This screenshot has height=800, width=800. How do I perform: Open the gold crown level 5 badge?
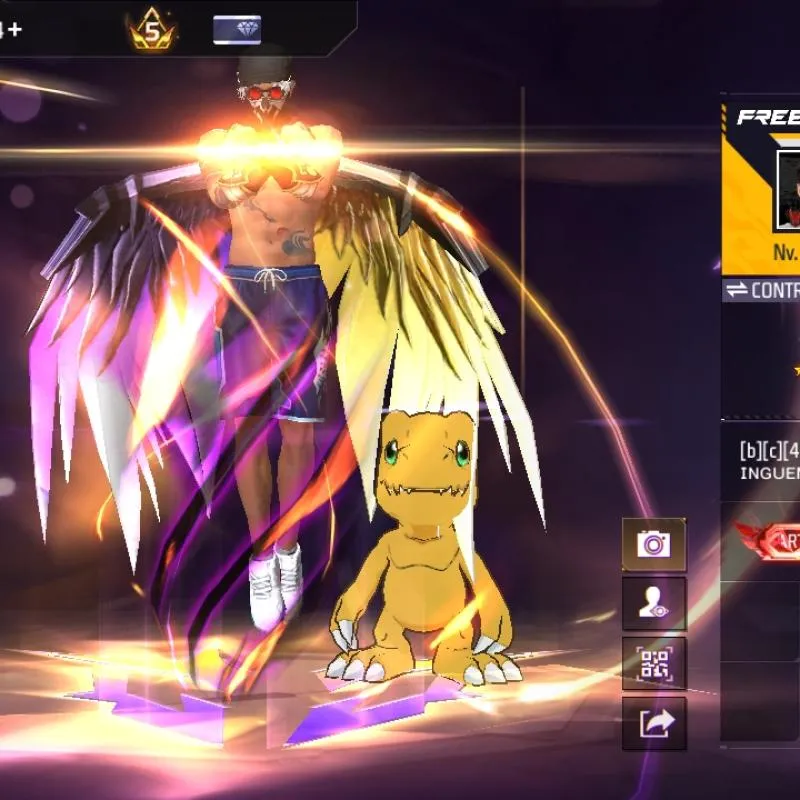click(x=152, y=32)
